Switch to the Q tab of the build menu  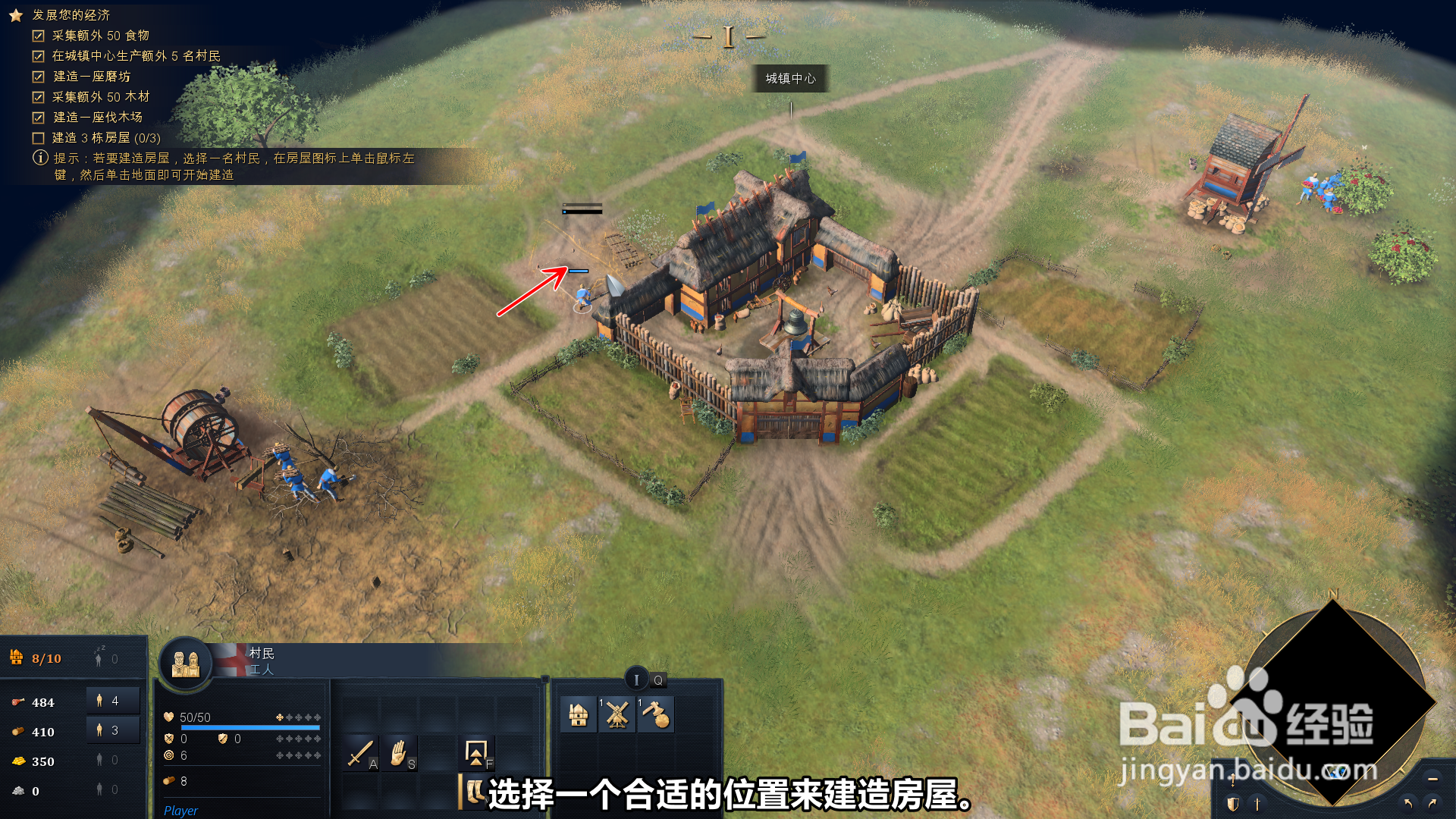[659, 680]
